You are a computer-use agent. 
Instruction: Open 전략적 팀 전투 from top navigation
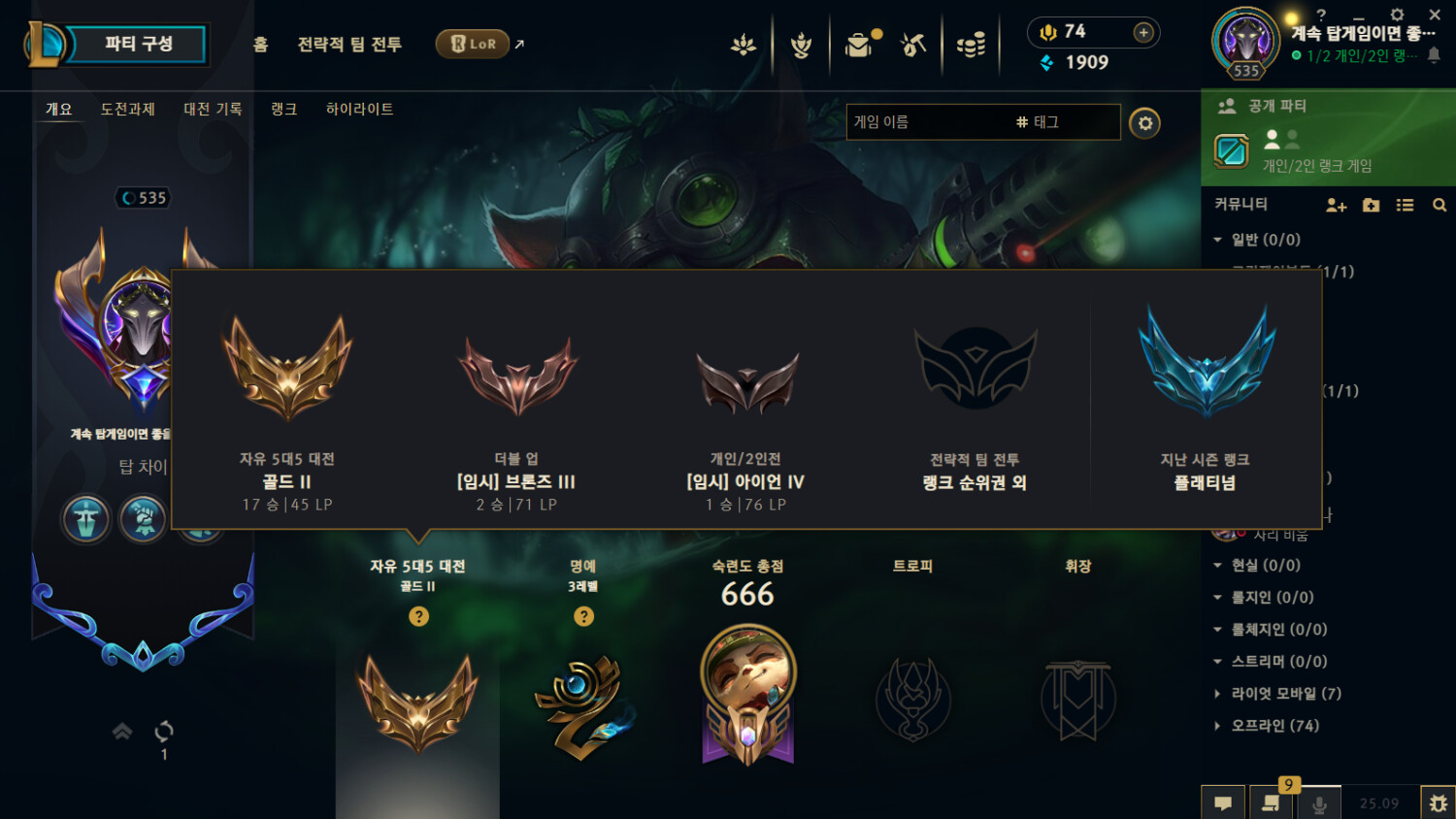pyautogui.click(x=349, y=44)
